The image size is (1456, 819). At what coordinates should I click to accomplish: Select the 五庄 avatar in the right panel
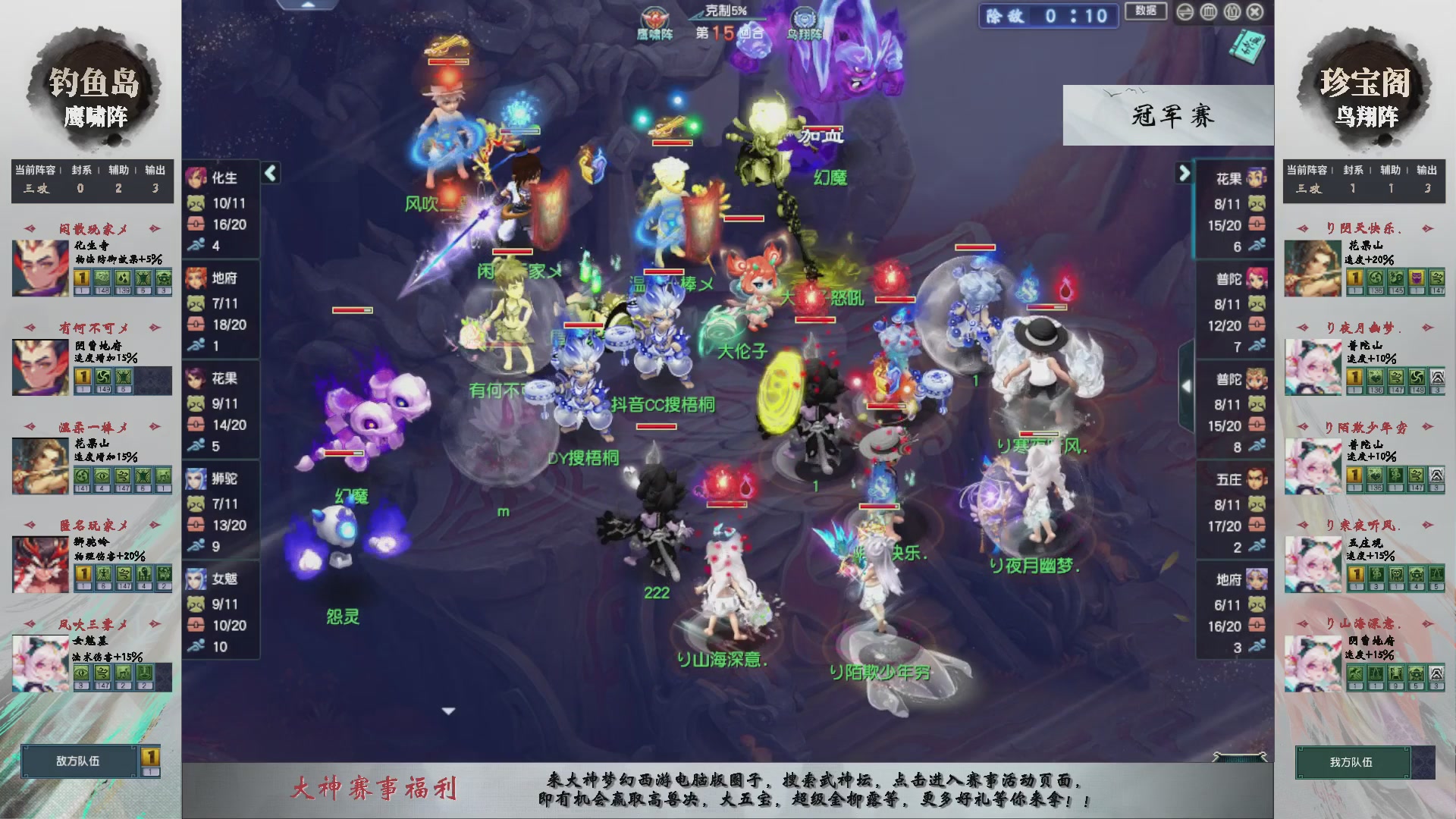click(x=1255, y=479)
